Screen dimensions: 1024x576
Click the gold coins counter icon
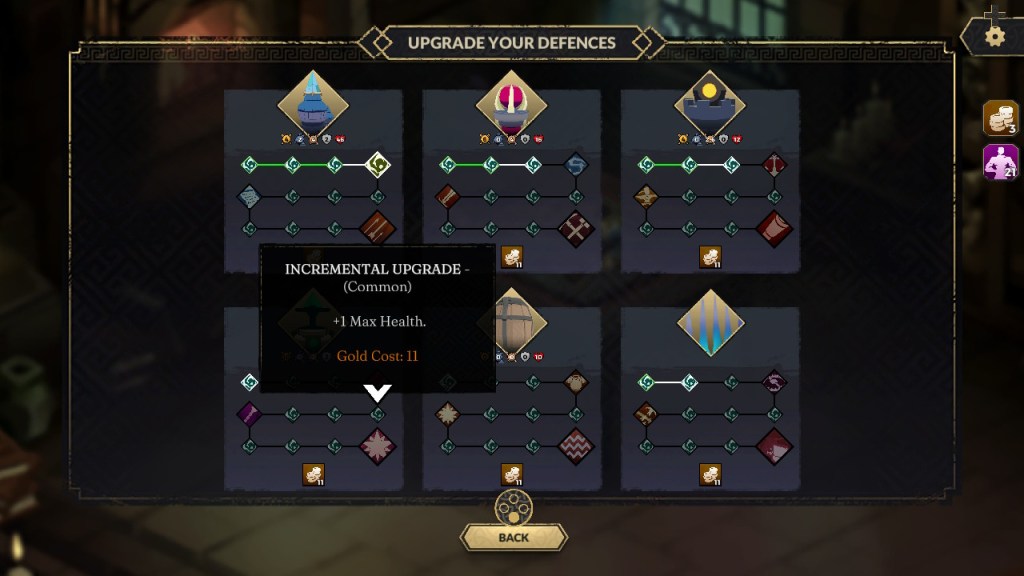1001,118
